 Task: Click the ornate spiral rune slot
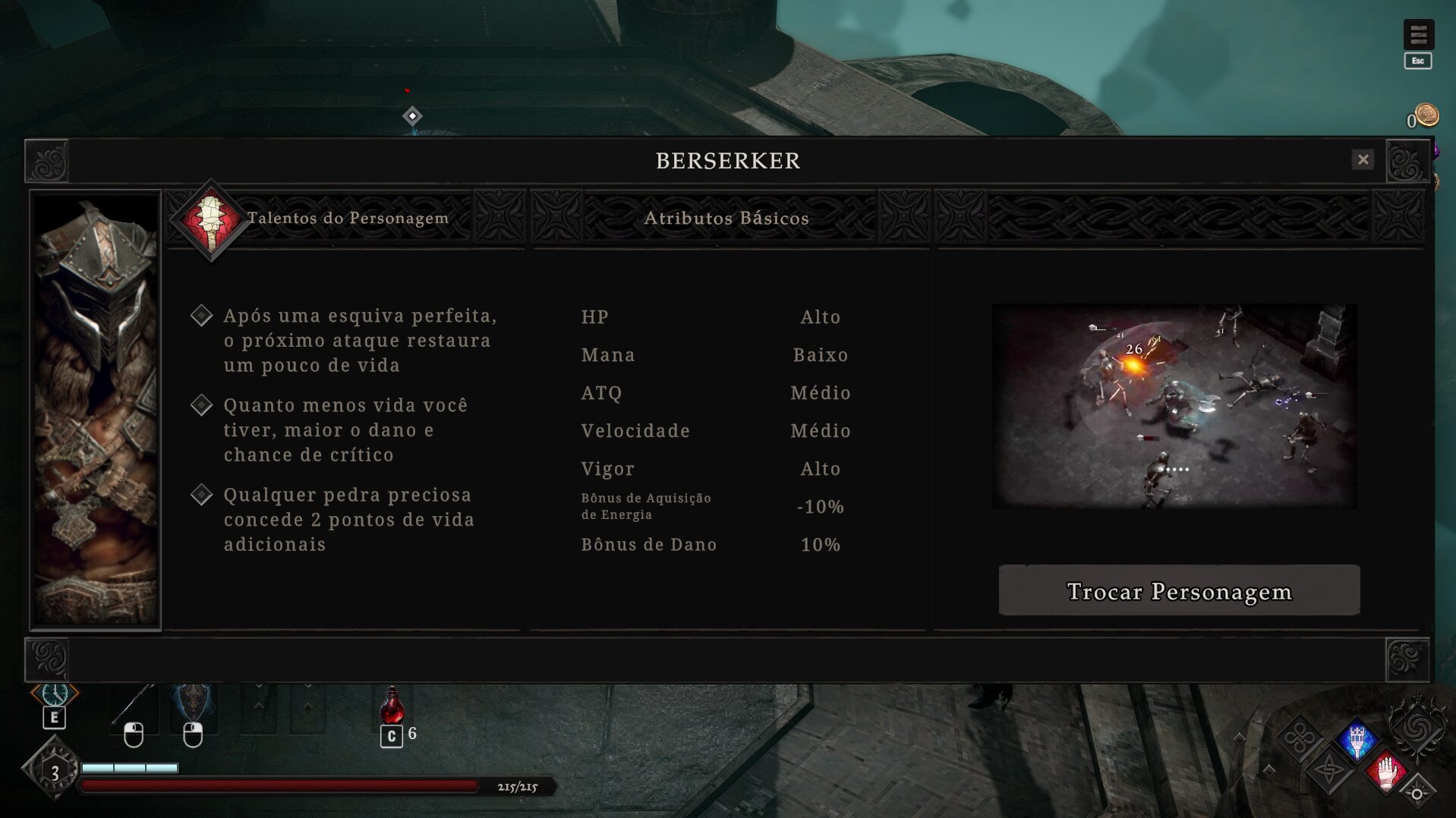pyautogui.click(x=1416, y=728)
